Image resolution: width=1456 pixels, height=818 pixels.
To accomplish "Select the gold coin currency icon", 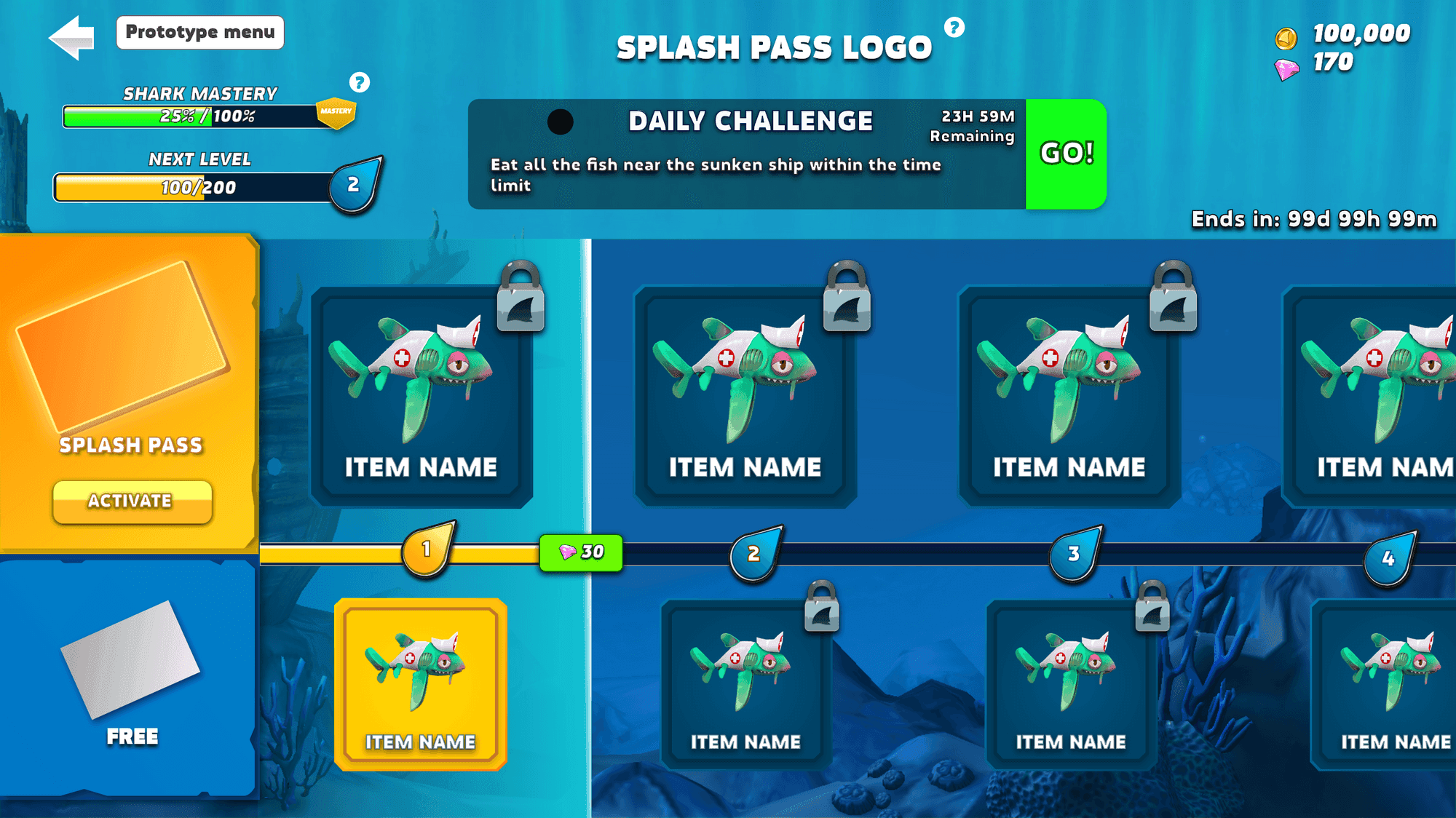I will pos(1286,37).
